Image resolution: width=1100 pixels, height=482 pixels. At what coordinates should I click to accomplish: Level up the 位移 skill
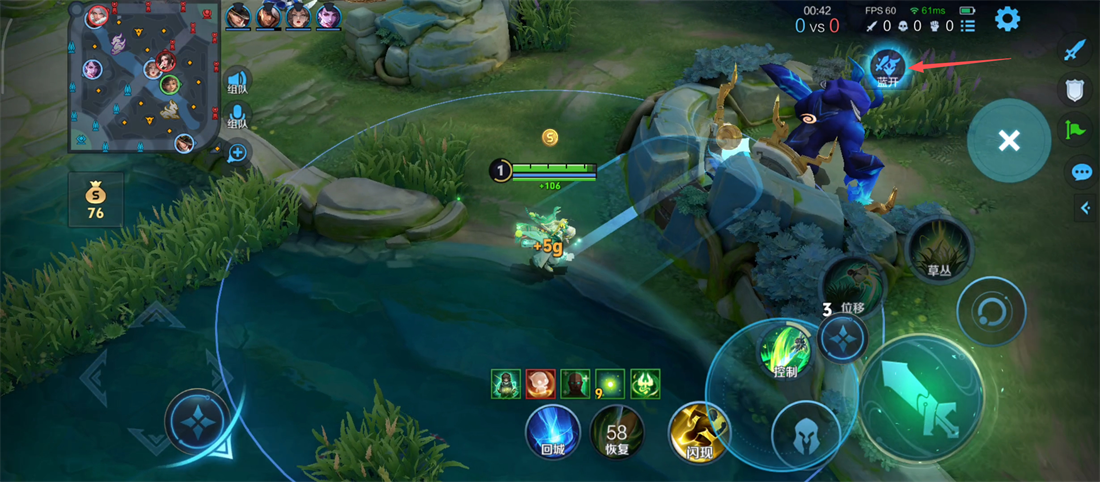click(x=843, y=335)
